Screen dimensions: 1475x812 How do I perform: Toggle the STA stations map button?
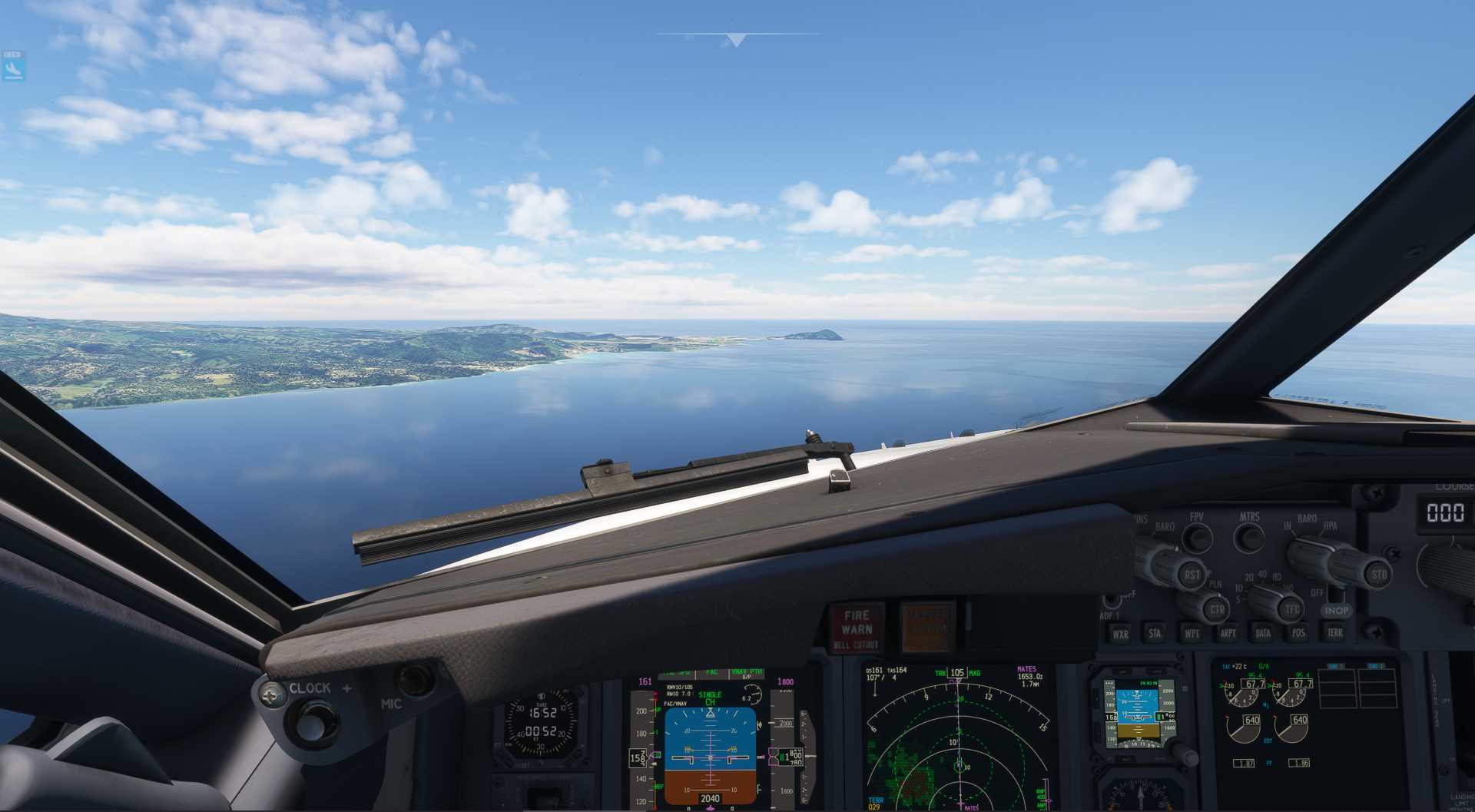coord(1155,634)
